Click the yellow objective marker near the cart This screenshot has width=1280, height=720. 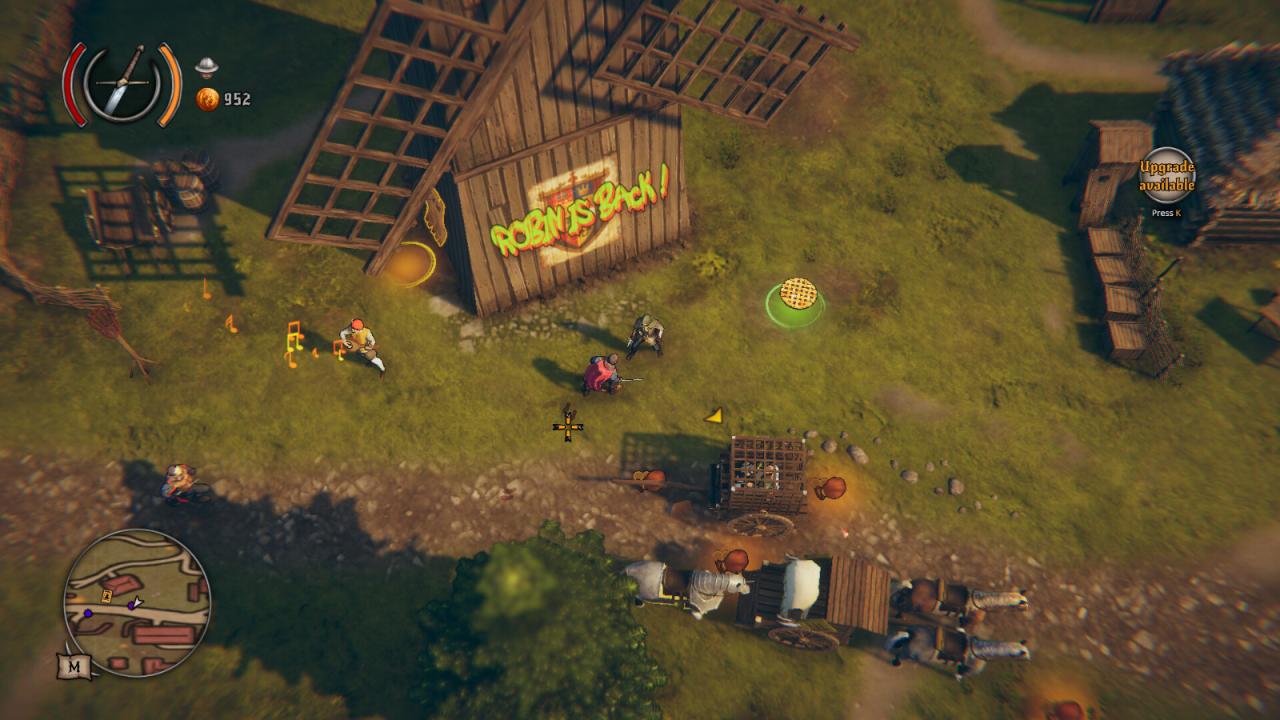coord(714,416)
